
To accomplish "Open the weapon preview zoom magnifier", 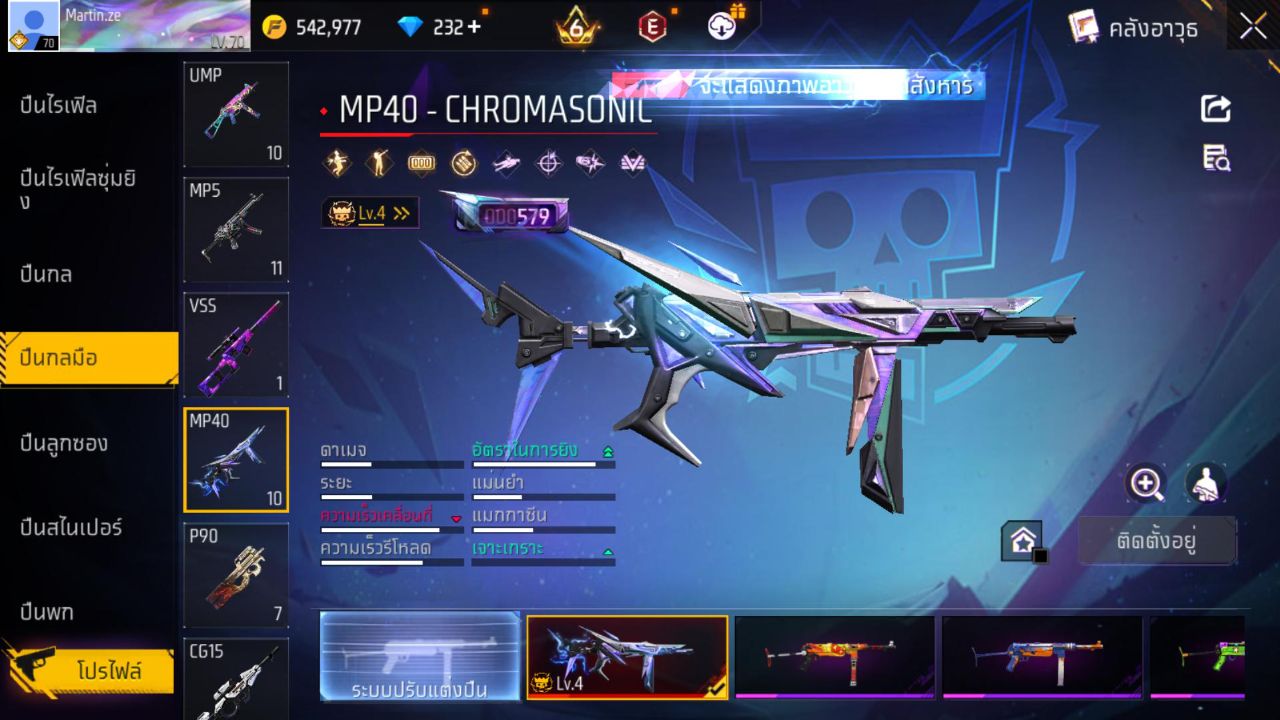I will 1146,484.
